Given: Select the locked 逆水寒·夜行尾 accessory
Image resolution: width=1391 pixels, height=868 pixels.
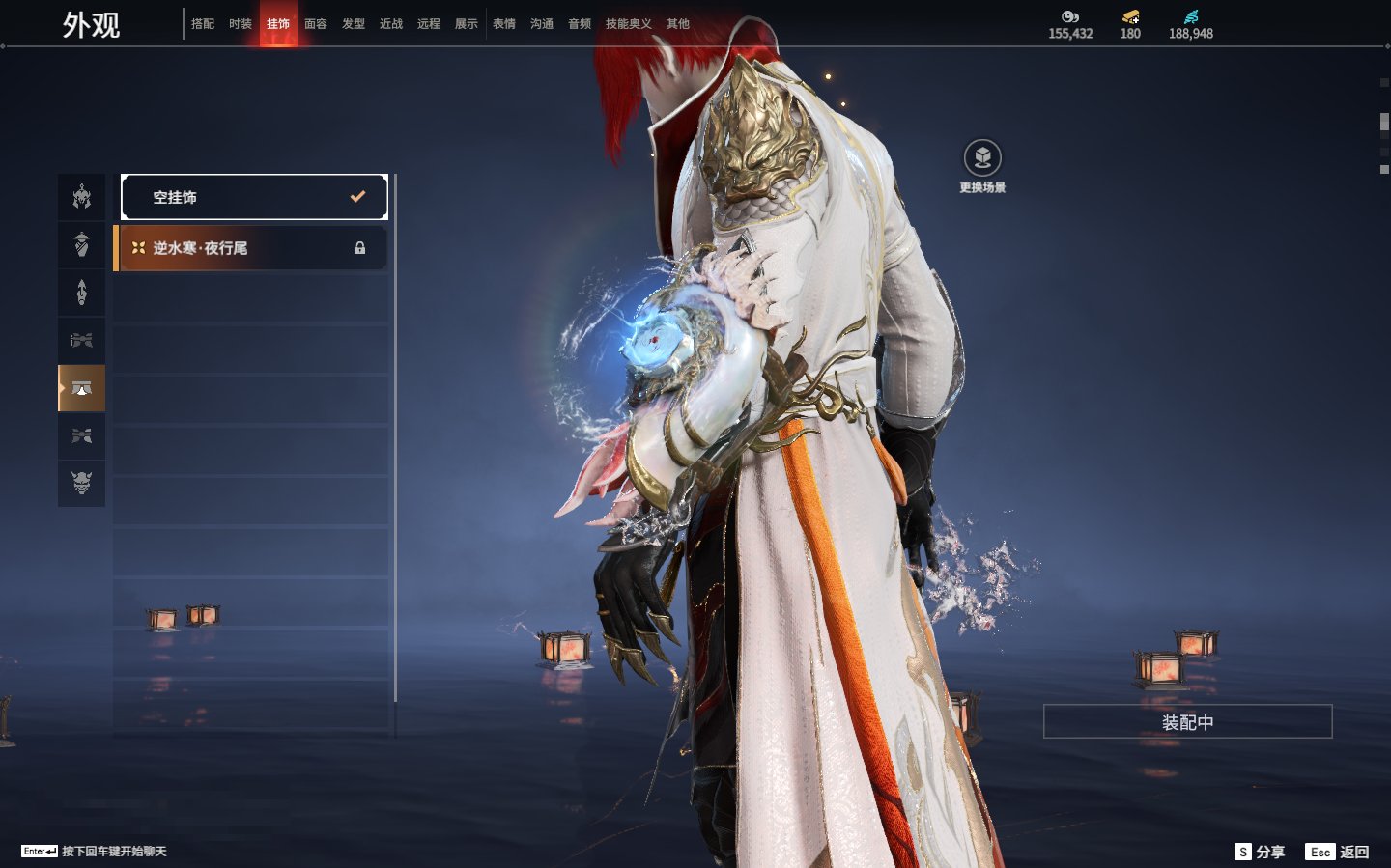Looking at the screenshot, I should 251,248.
